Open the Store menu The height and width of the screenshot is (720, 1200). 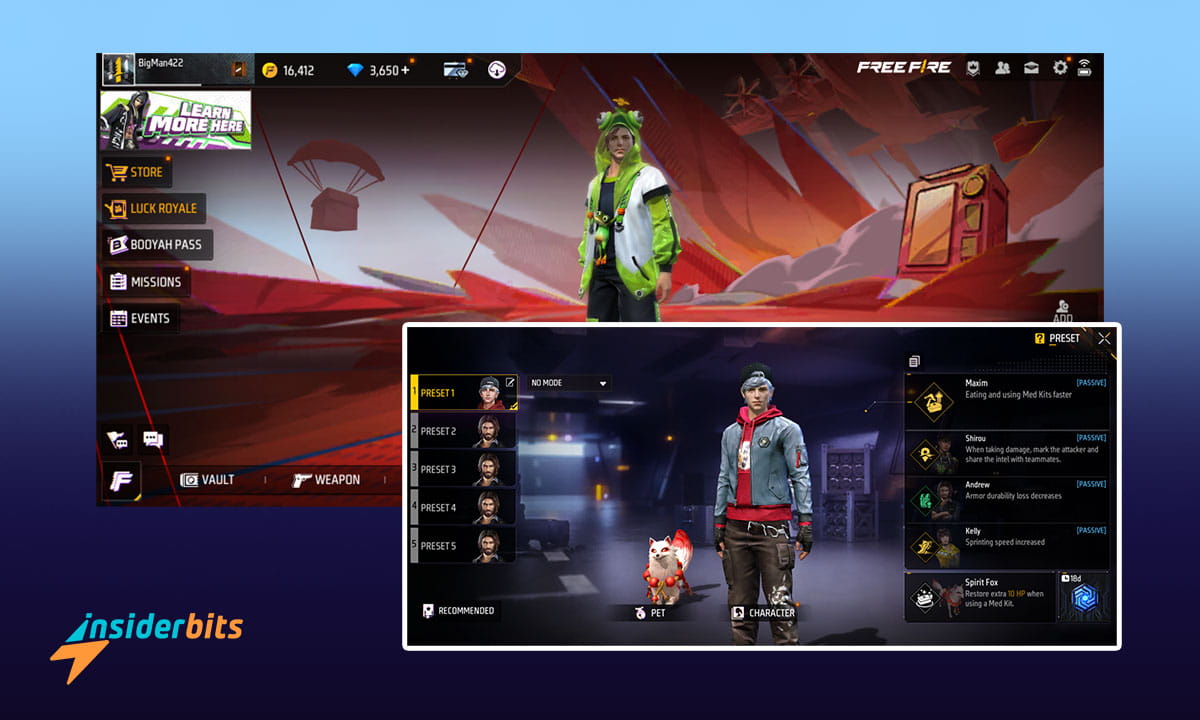[x=135, y=172]
